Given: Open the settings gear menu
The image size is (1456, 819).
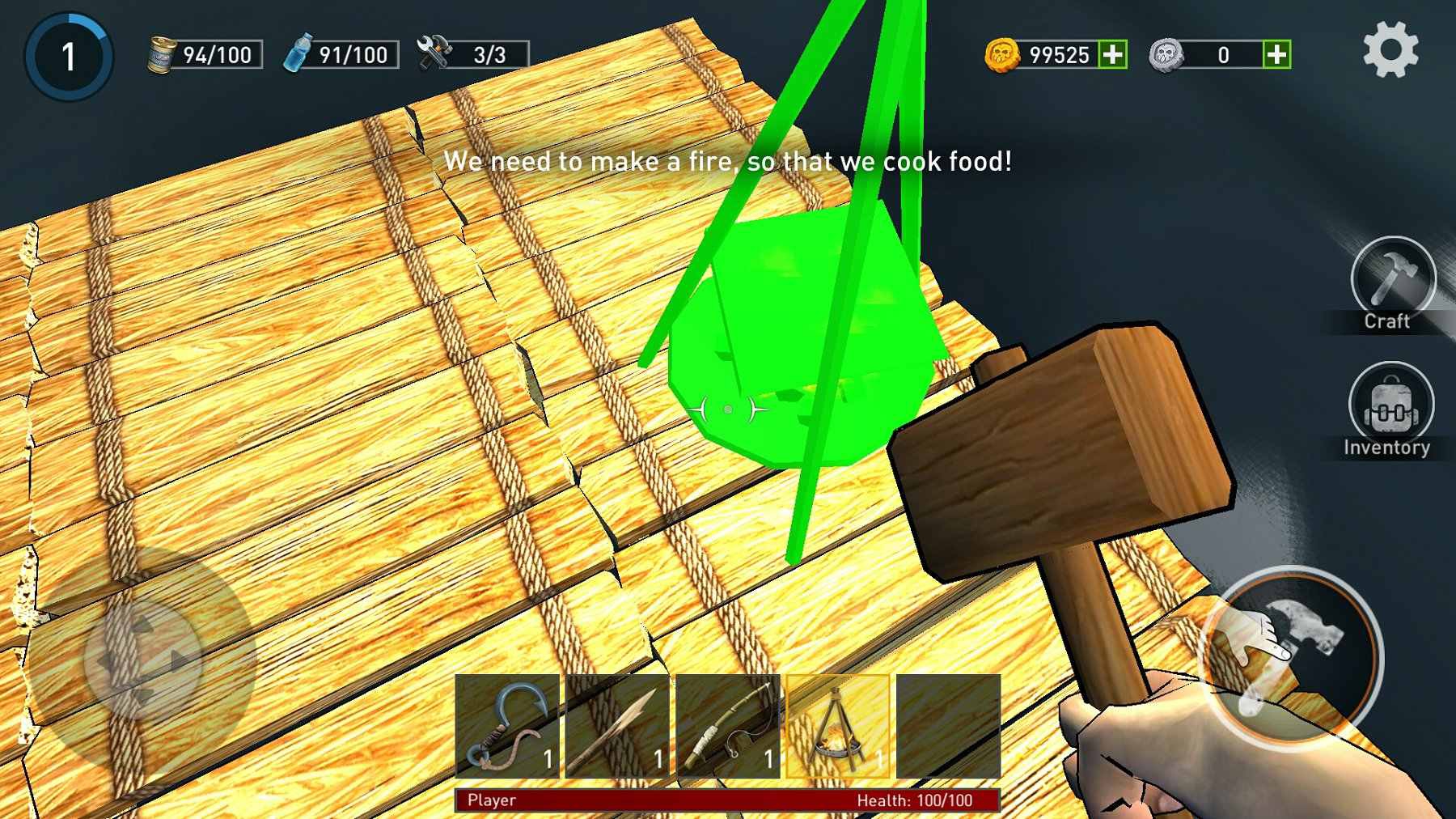Looking at the screenshot, I should pos(1390,50).
